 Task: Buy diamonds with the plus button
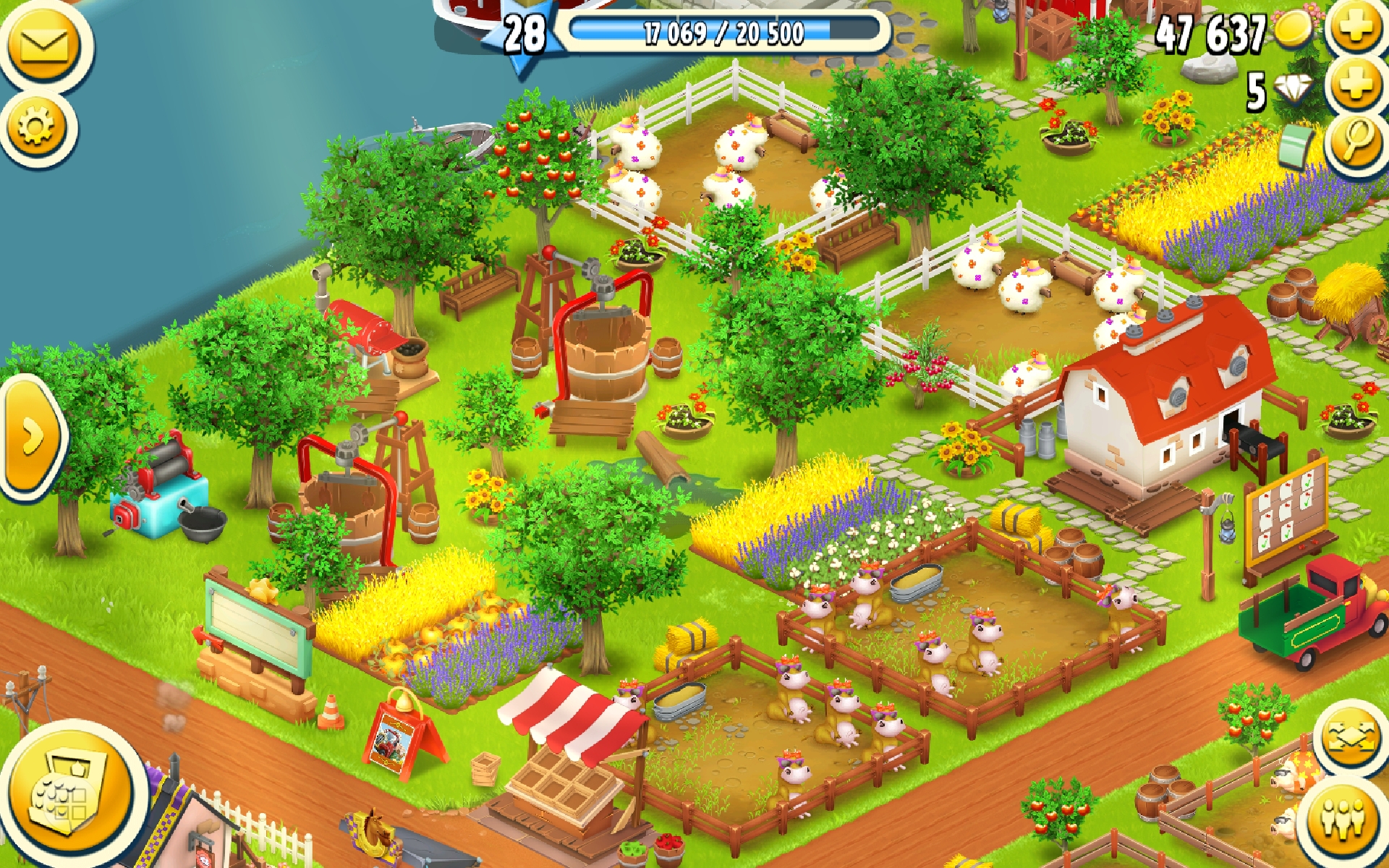tap(1357, 87)
